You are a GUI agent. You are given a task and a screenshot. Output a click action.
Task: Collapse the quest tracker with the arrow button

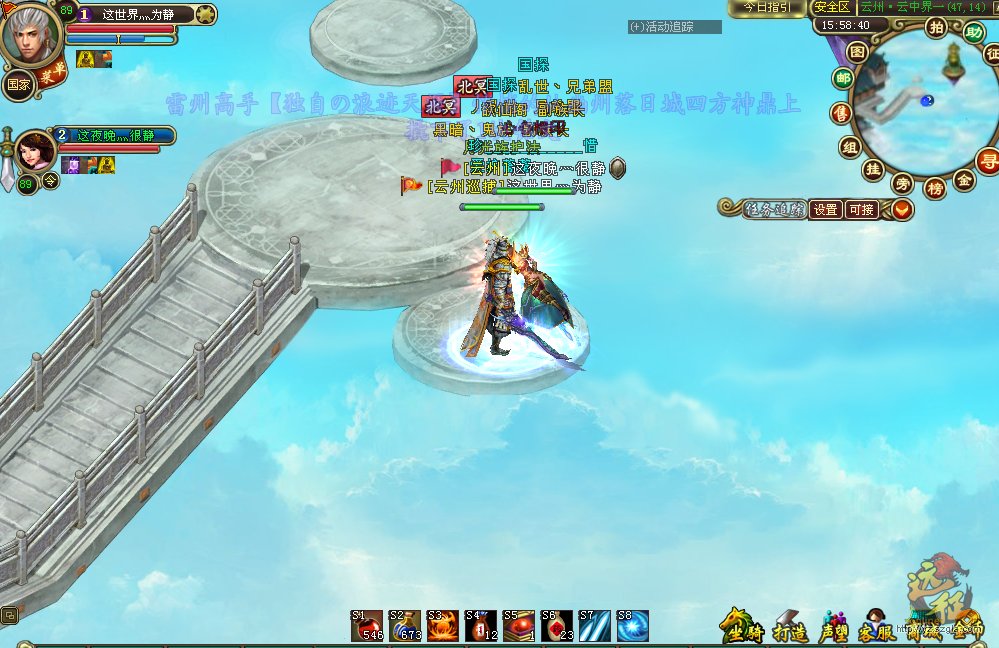(x=901, y=210)
